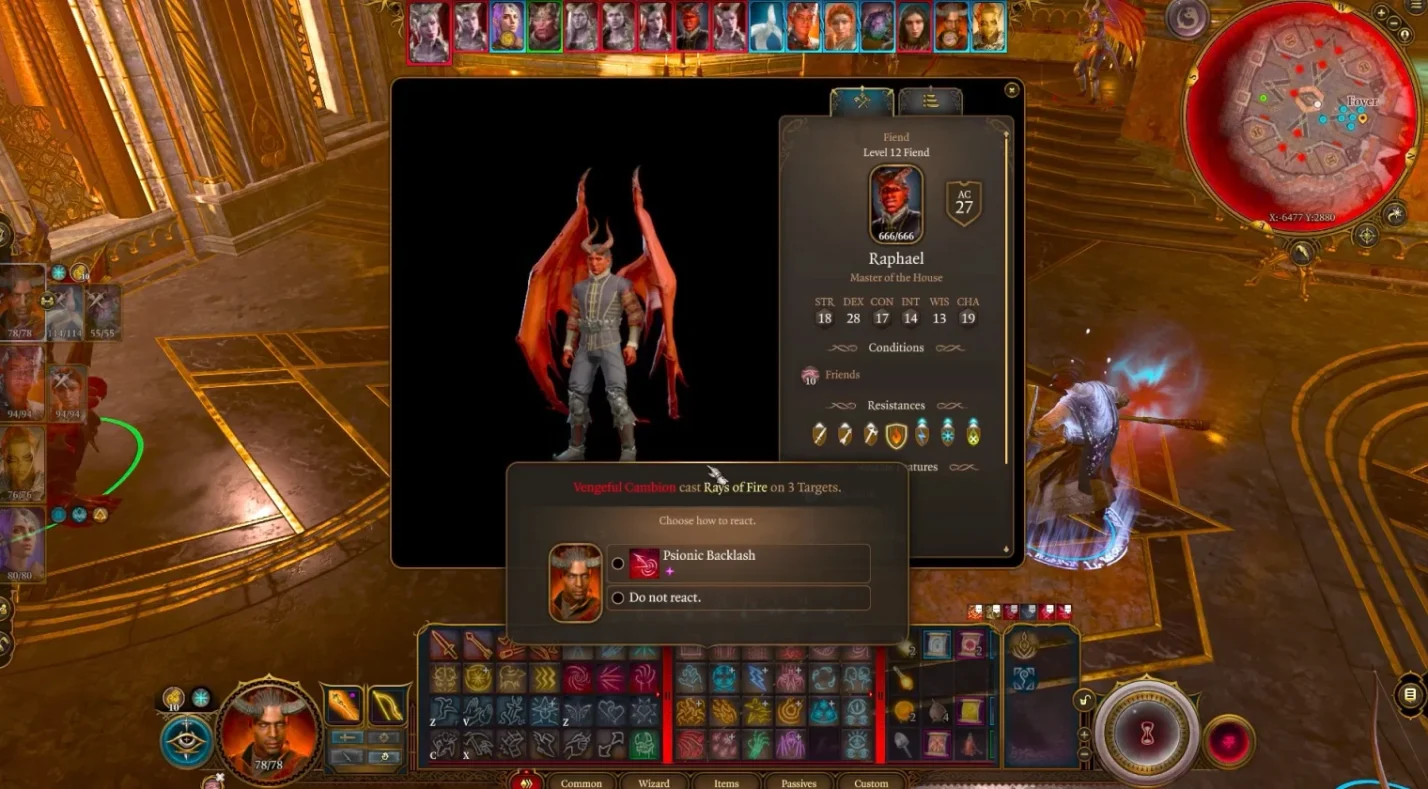Activate the blue eye stealth button
The height and width of the screenshot is (789, 1428).
[x=185, y=742]
